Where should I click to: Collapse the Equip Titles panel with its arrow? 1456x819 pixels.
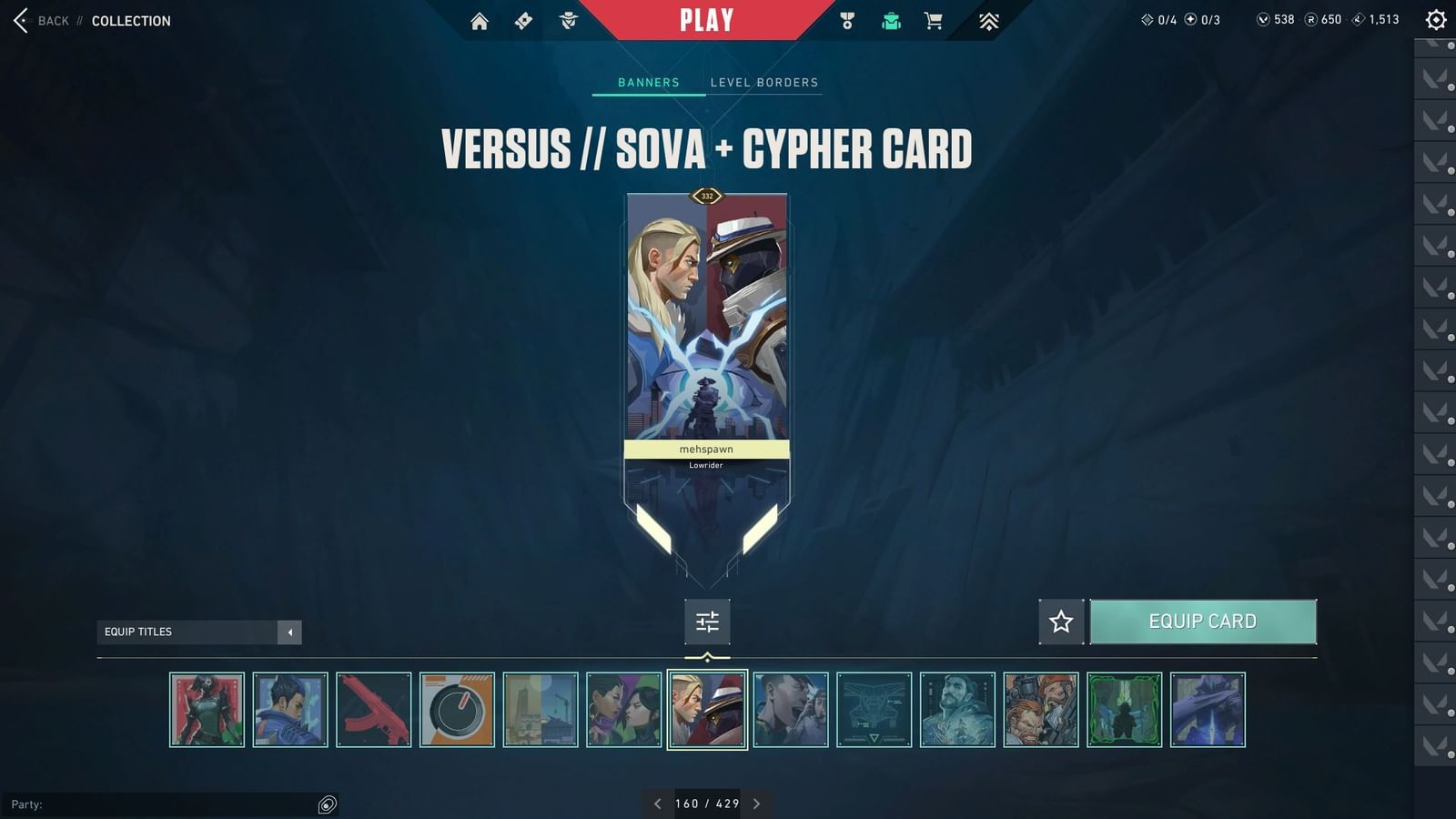point(289,632)
